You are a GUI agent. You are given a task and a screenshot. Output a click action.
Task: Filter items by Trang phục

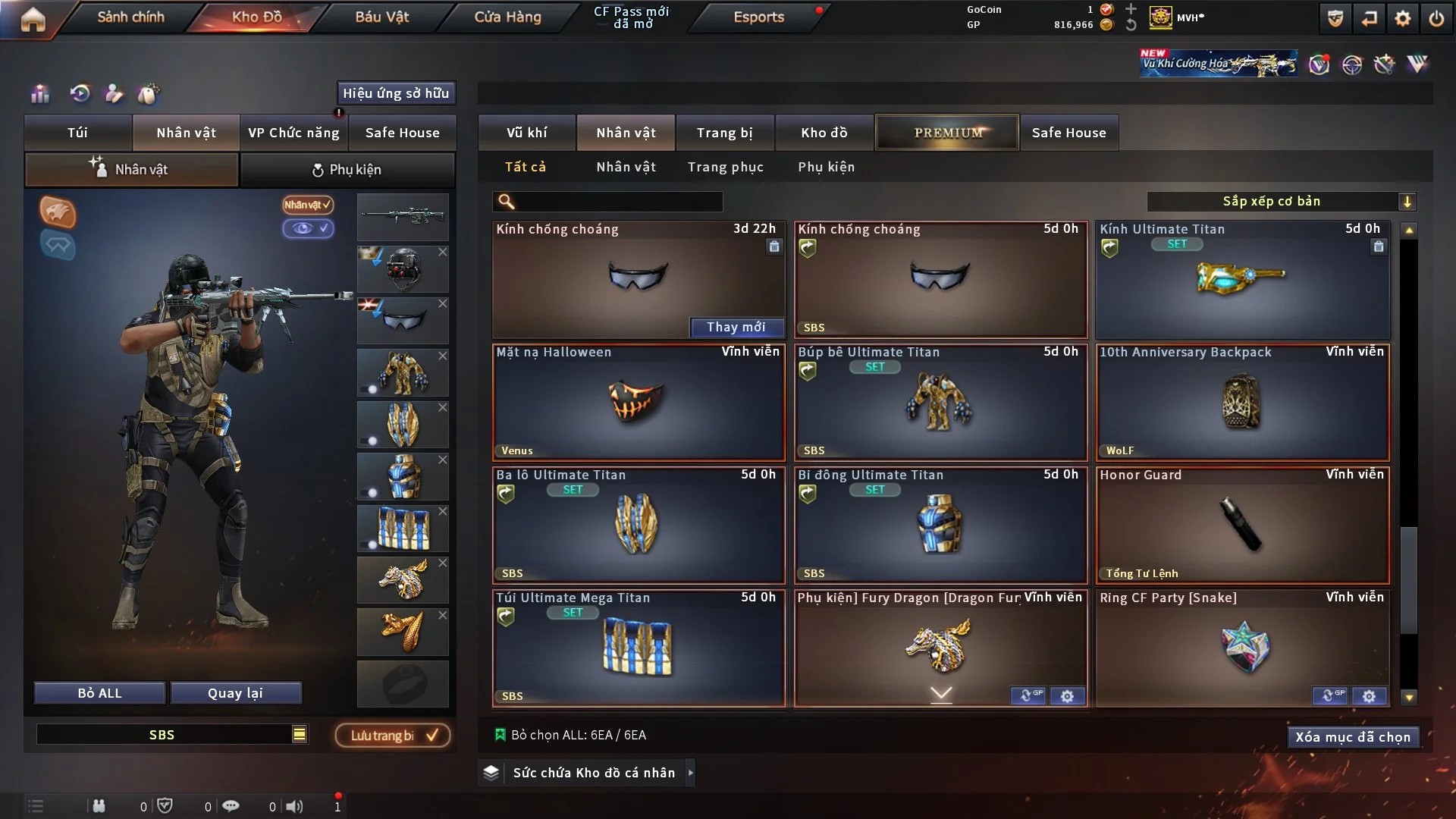[725, 167]
